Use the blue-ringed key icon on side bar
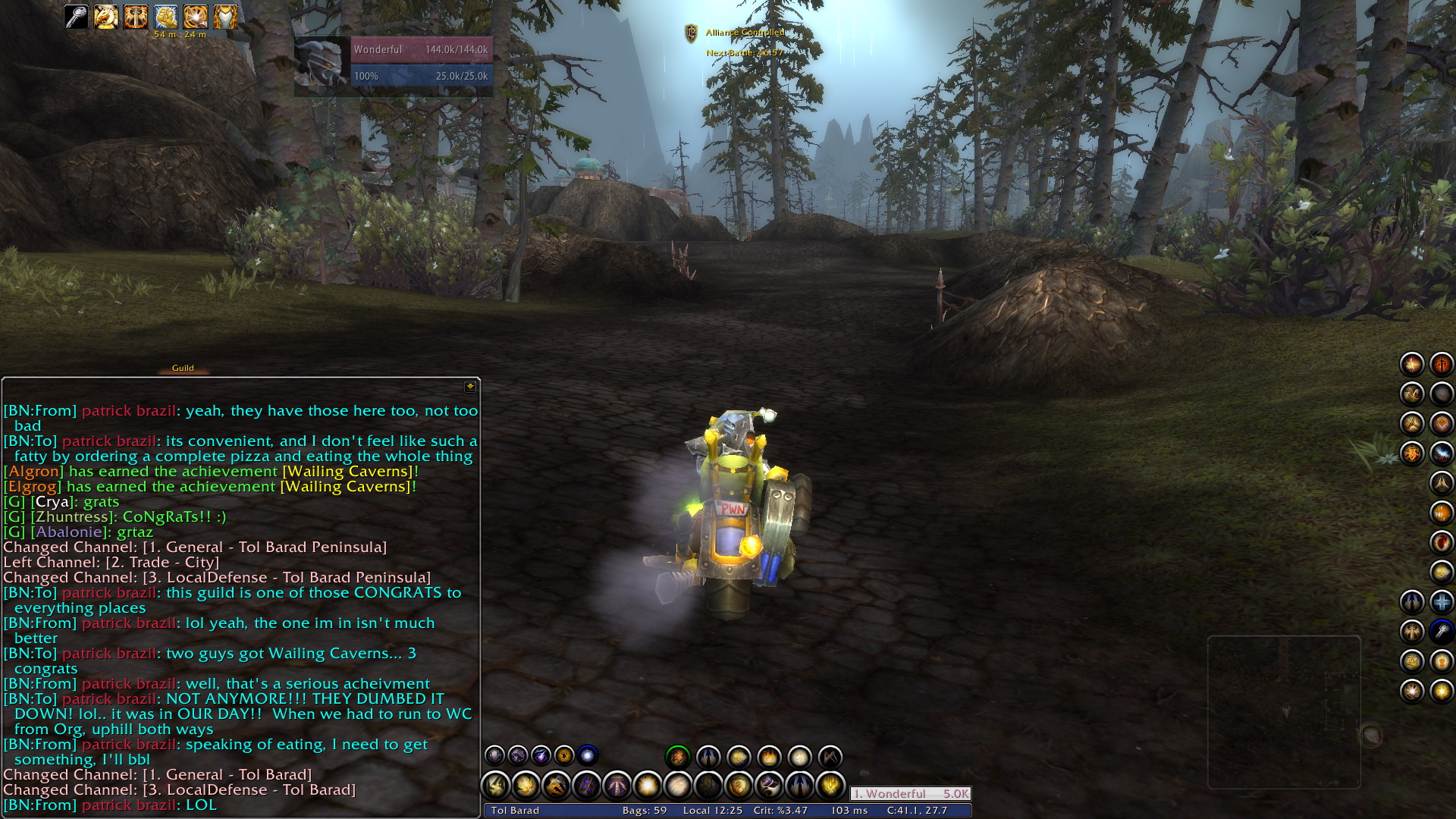 tap(1441, 632)
